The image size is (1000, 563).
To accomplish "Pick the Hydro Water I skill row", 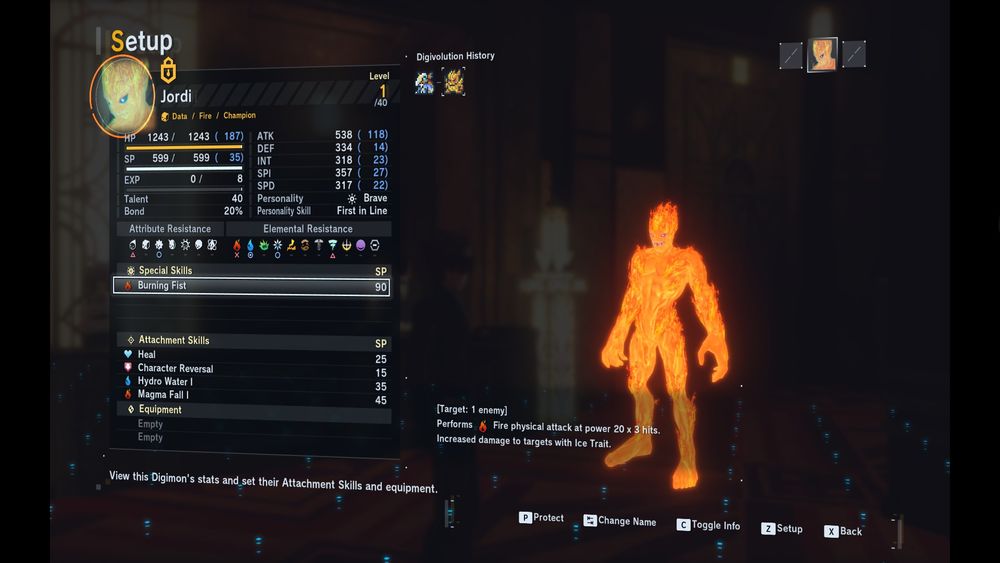I will pos(250,382).
